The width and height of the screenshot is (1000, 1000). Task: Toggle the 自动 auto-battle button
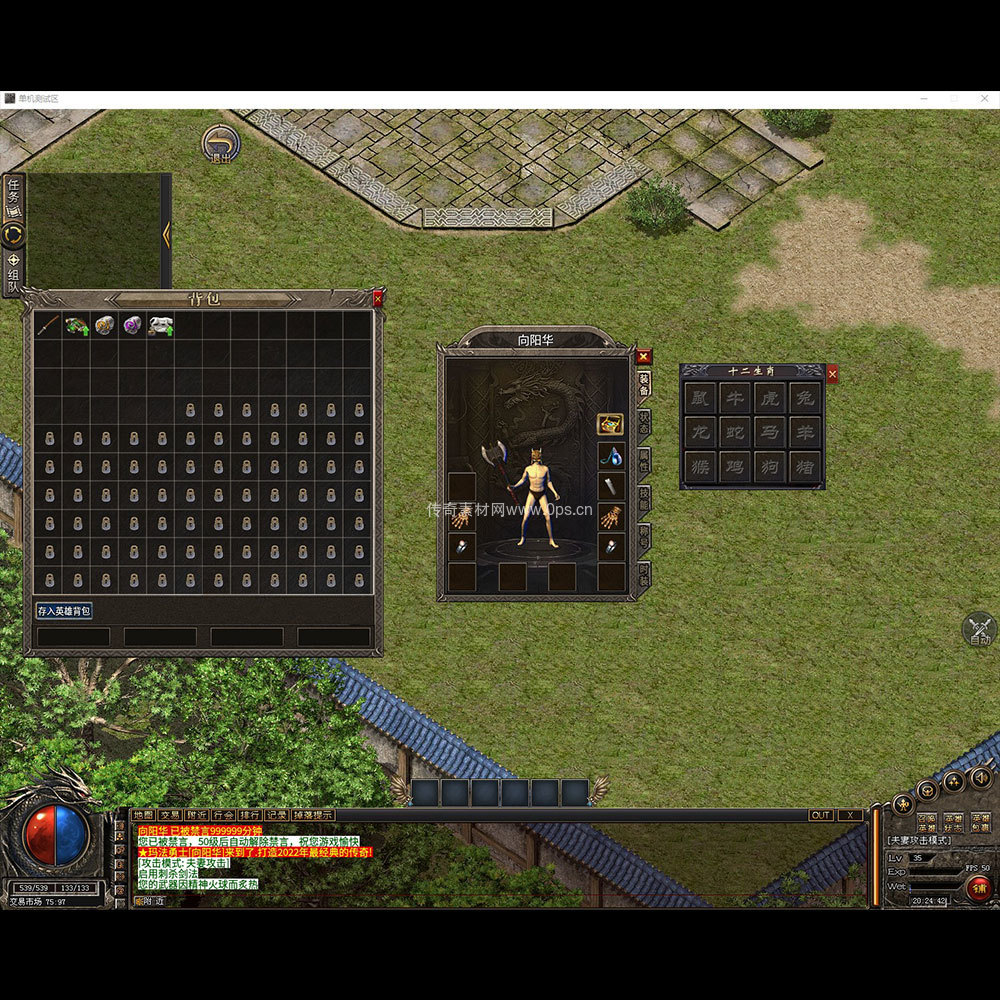click(978, 630)
